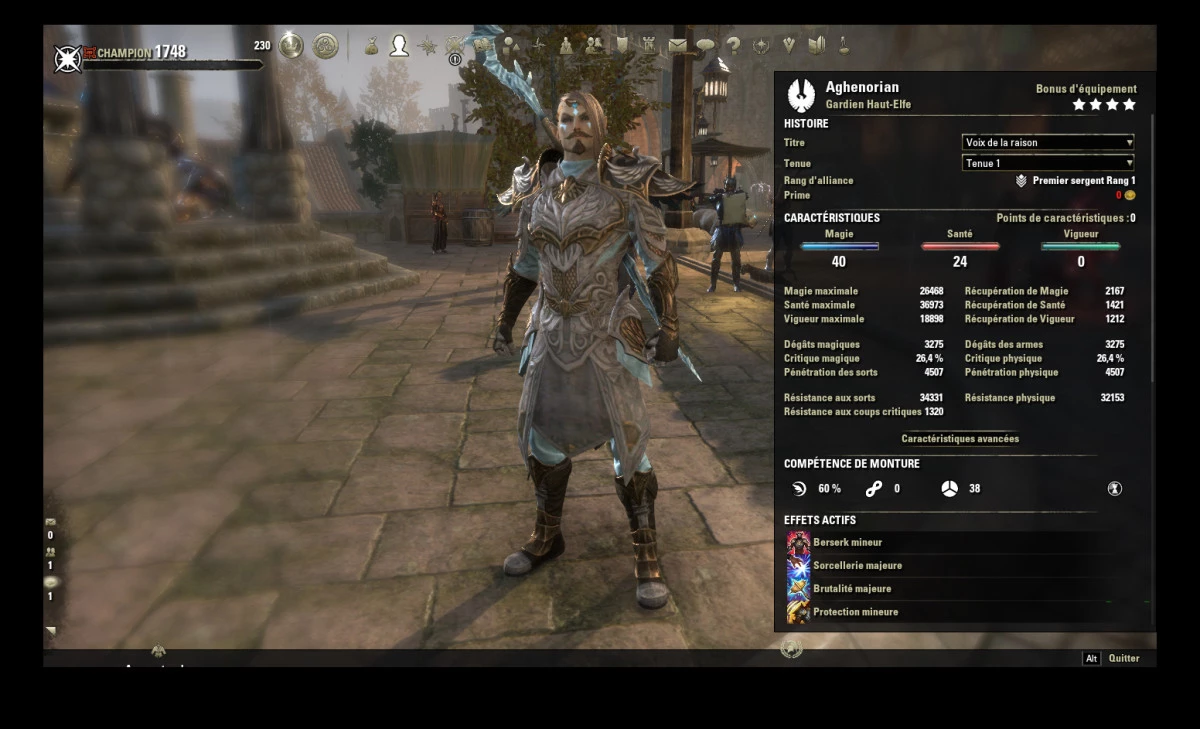This screenshot has height=729, width=1200.
Task: Click the Bonus d'équipement stars
Action: pos(1104,104)
